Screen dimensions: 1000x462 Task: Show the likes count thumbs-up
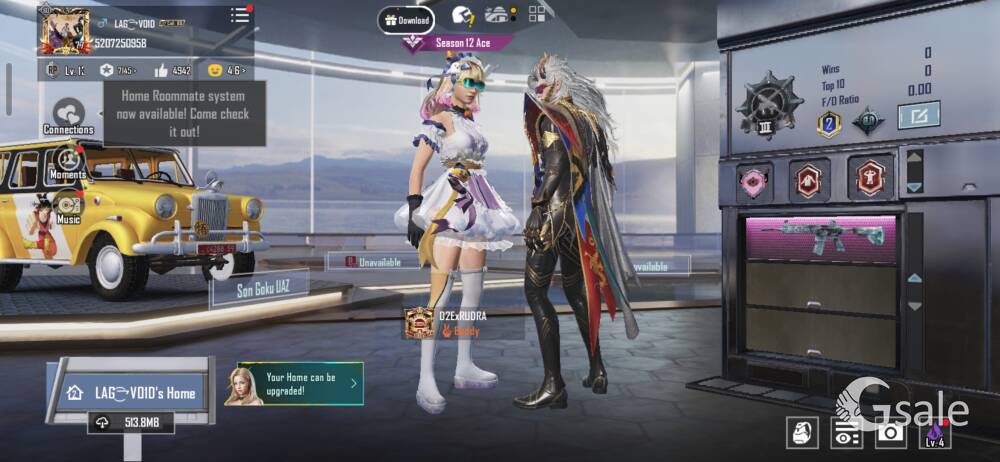coord(173,71)
